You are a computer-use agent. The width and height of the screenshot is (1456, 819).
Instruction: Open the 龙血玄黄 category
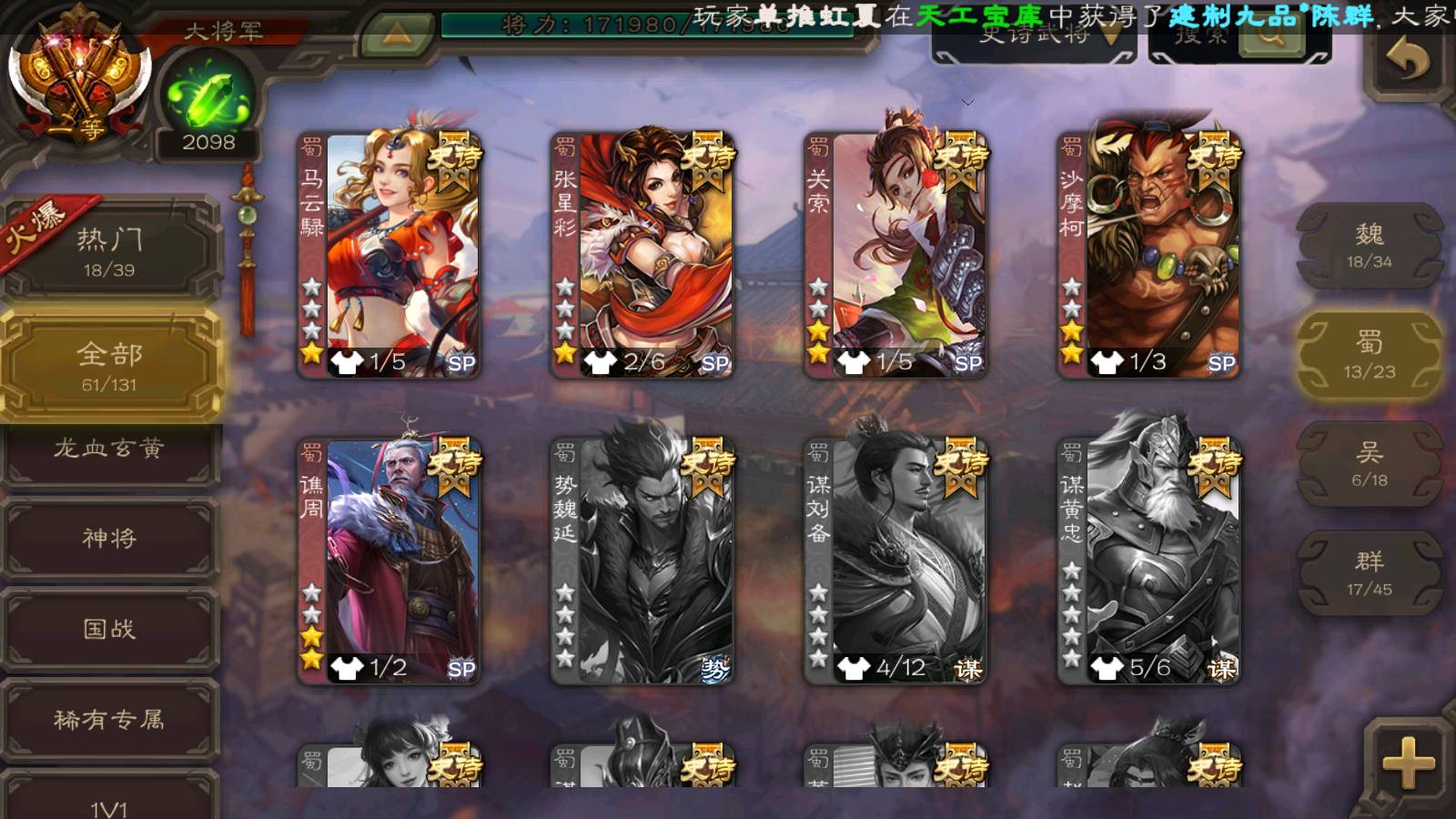click(109, 450)
